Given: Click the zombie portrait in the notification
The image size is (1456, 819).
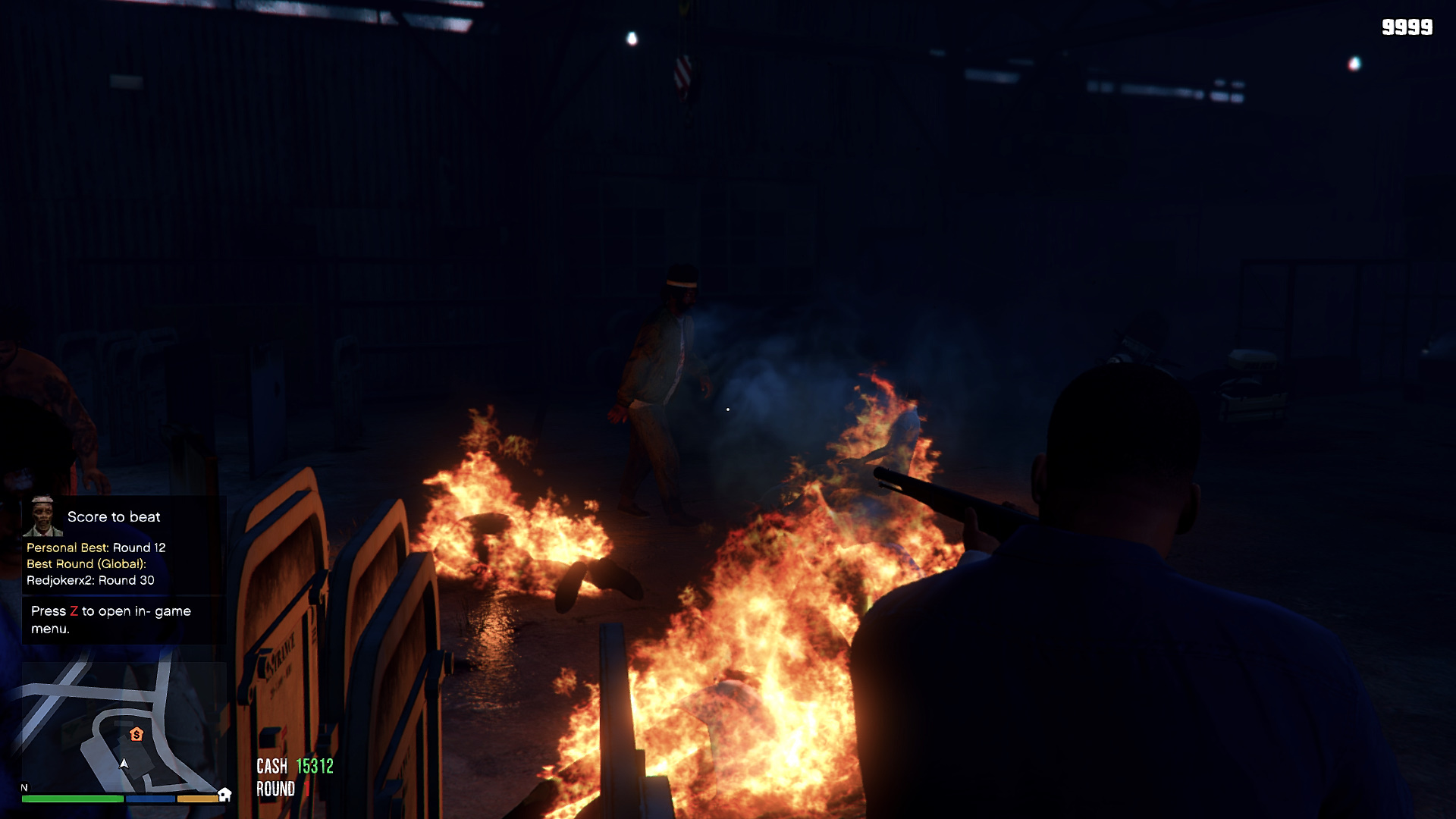Looking at the screenshot, I should click(42, 516).
